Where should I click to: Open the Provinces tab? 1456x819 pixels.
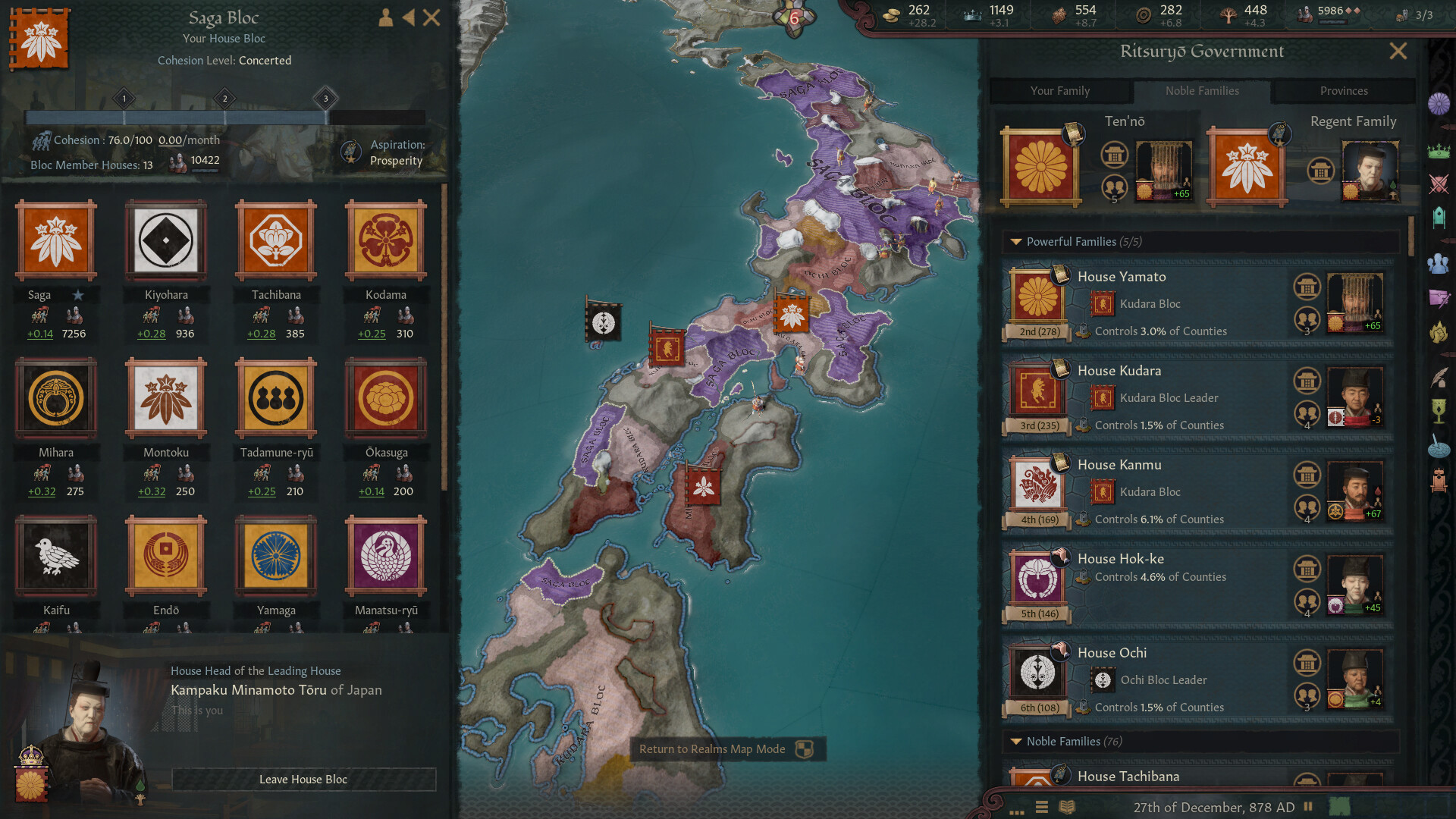[x=1343, y=91]
